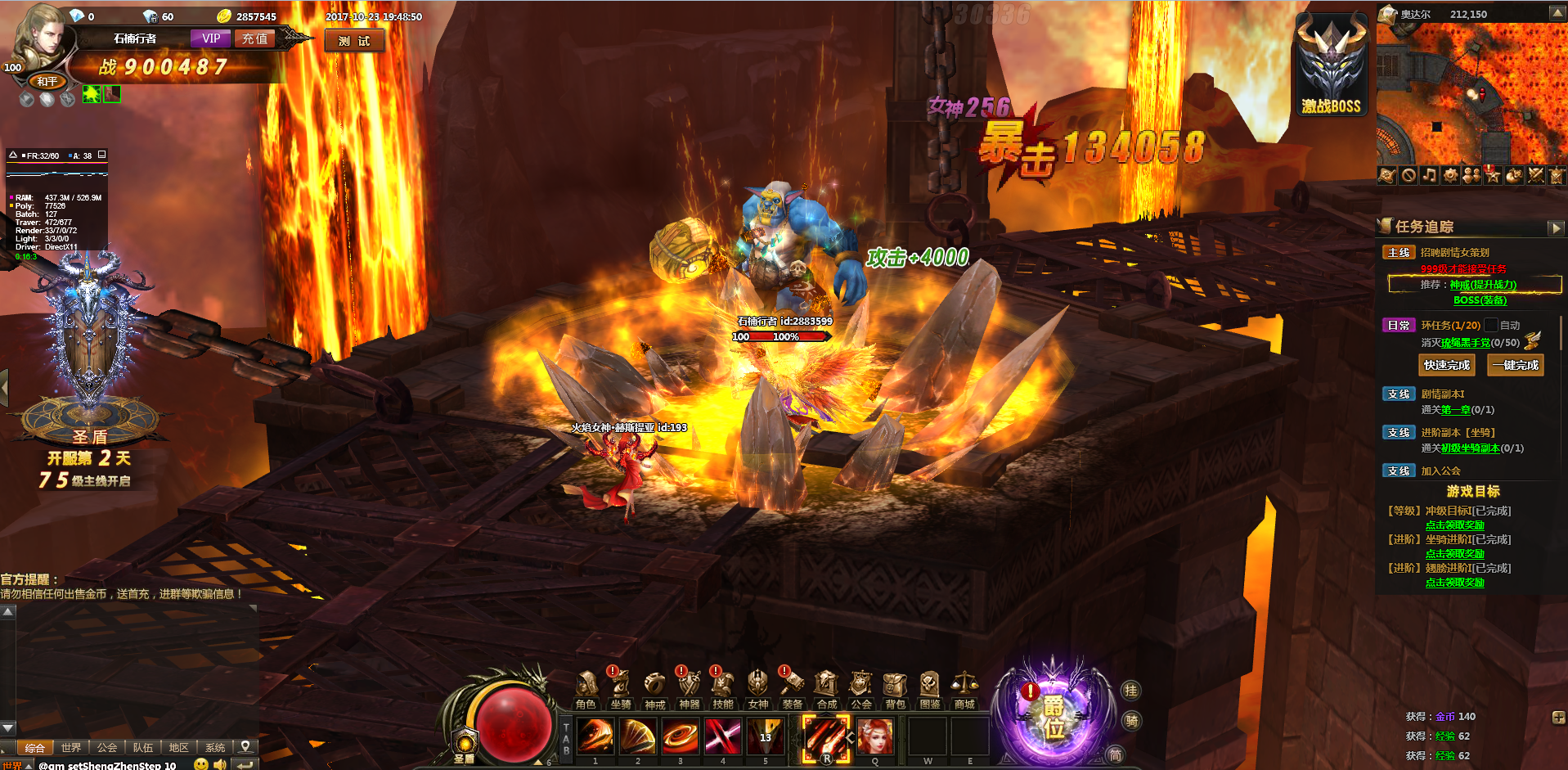1568x770 pixels.
Task: Open the 坐骑 mount menu
Action: point(620,690)
